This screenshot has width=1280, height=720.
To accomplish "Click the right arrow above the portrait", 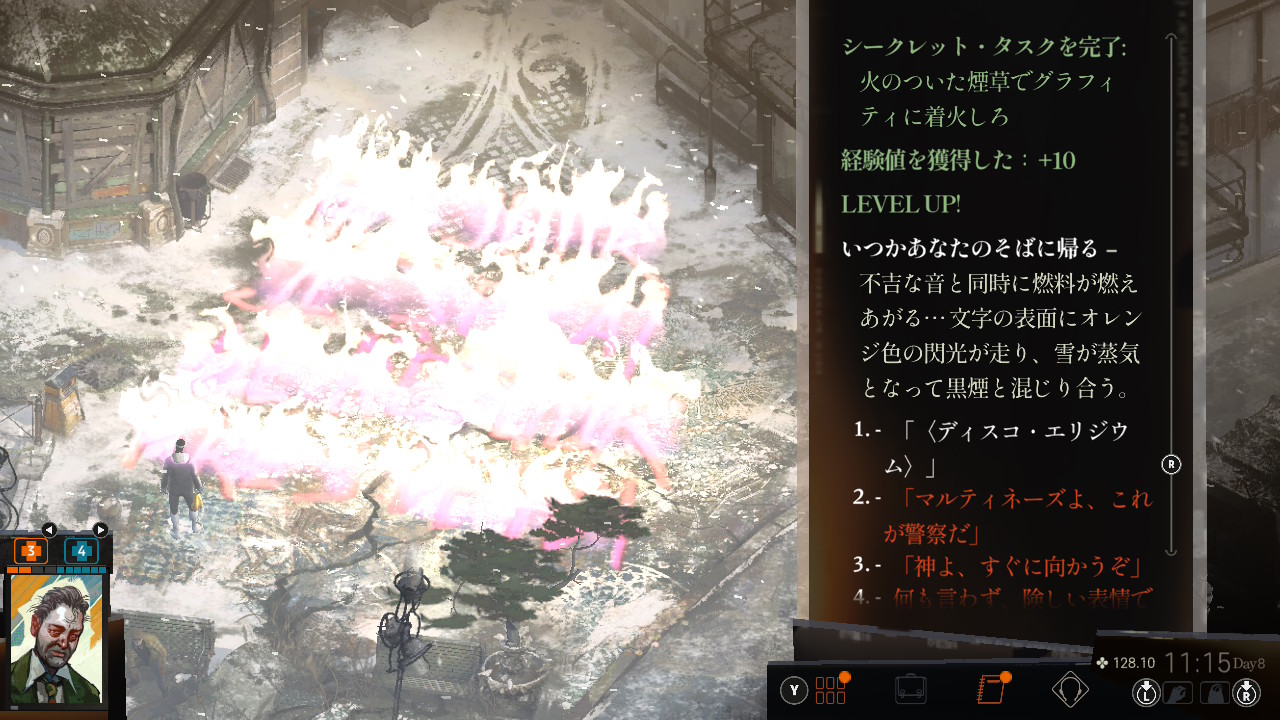I will tap(100, 530).
